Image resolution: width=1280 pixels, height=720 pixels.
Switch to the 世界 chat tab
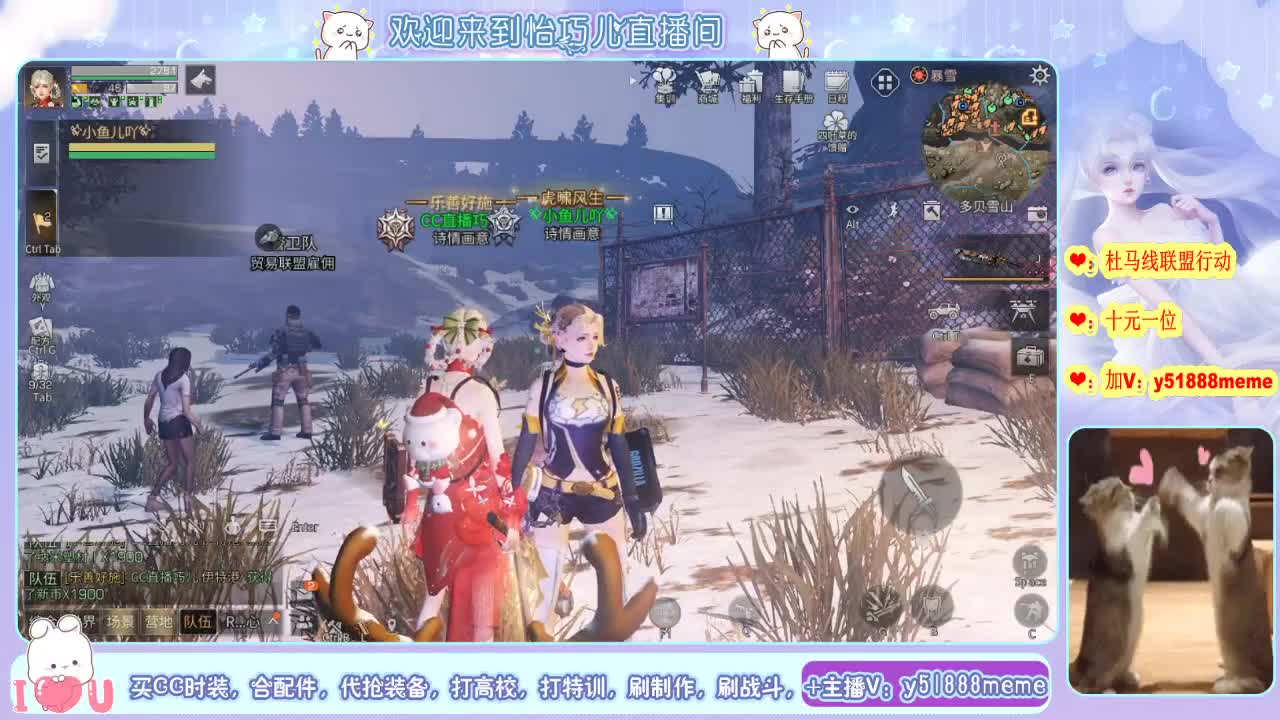(x=86, y=620)
